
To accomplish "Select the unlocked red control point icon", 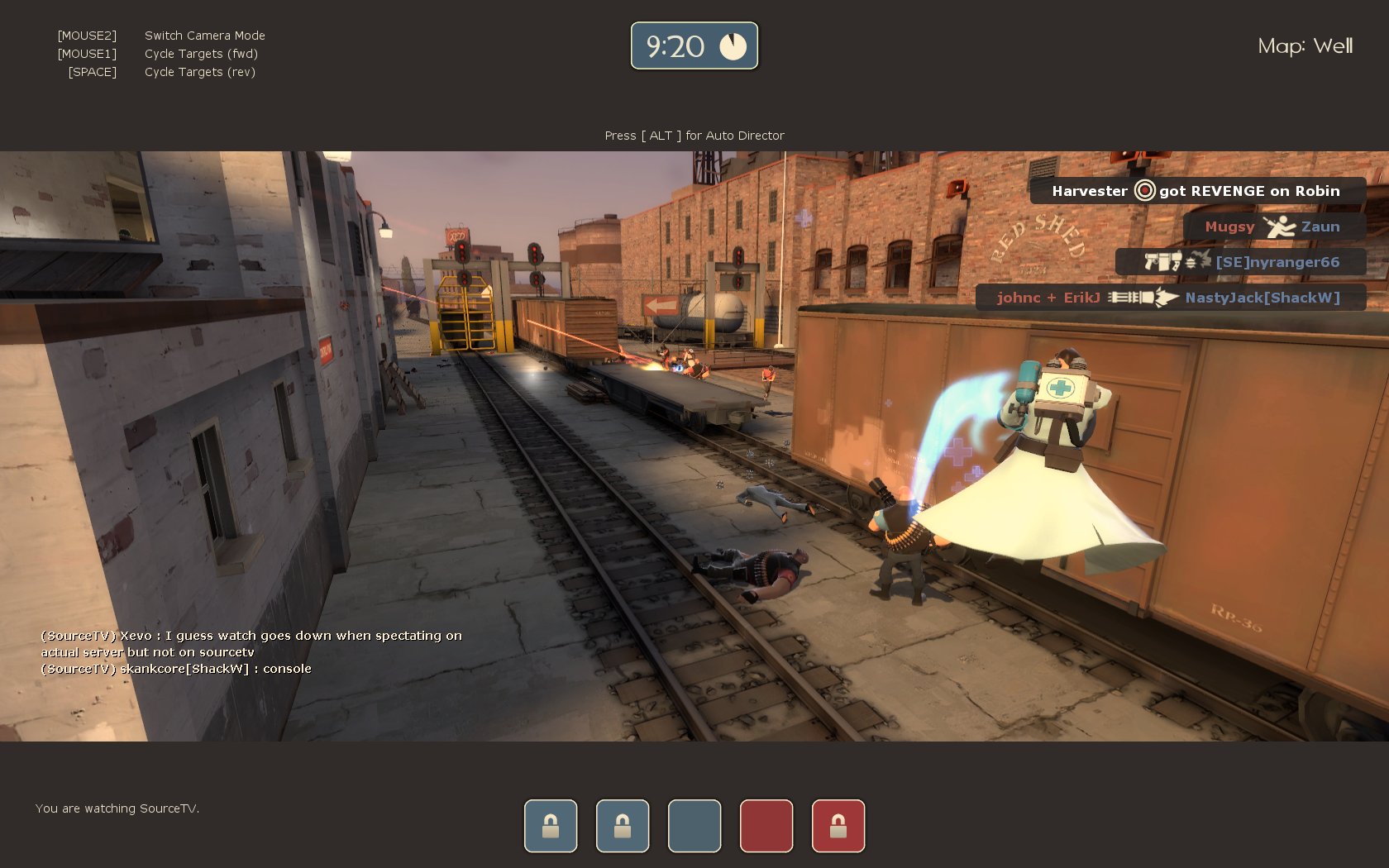I will pyautogui.click(x=766, y=825).
